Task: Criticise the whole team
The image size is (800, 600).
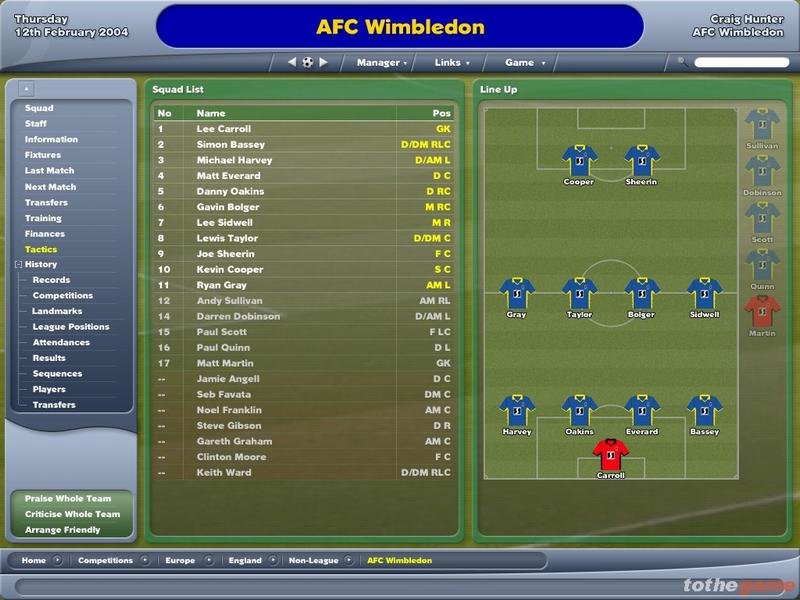Action: tap(72, 514)
